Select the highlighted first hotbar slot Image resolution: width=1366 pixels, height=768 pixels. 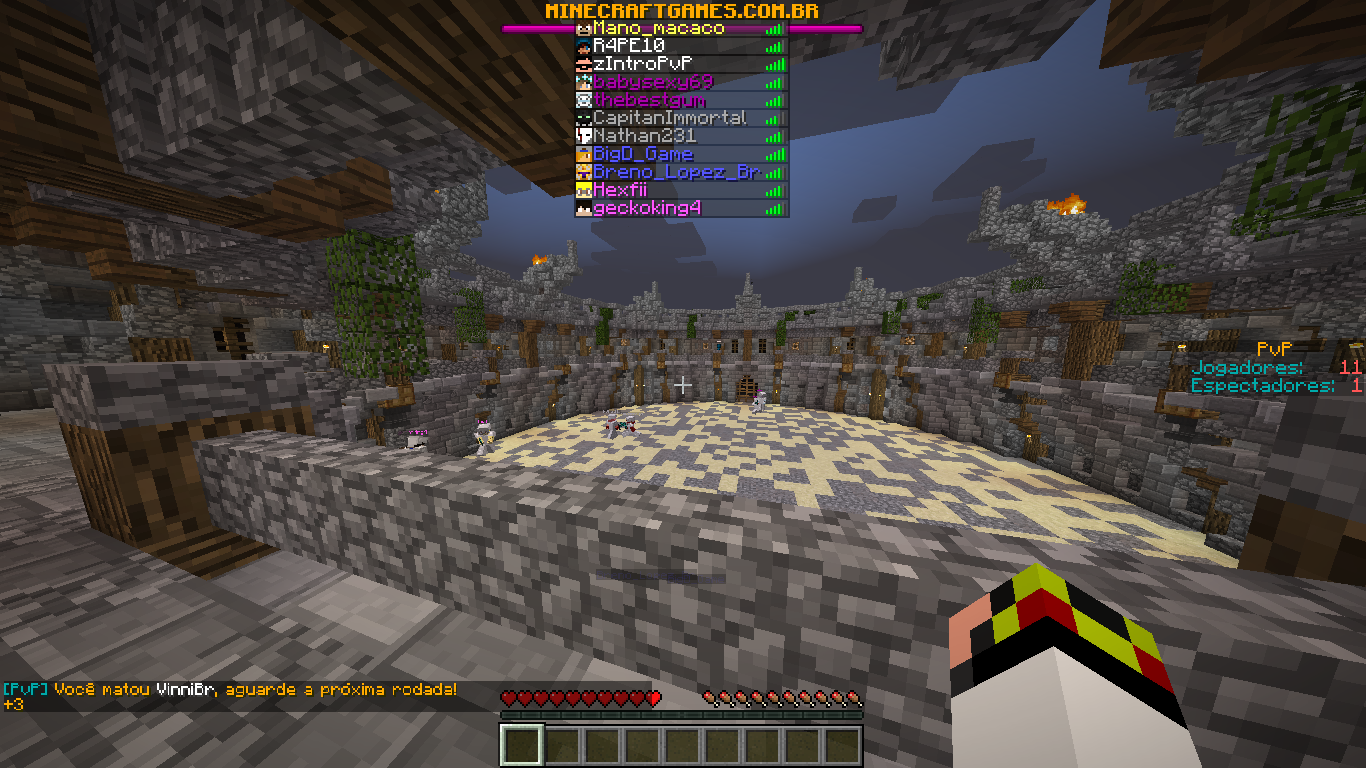coord(521,746)
